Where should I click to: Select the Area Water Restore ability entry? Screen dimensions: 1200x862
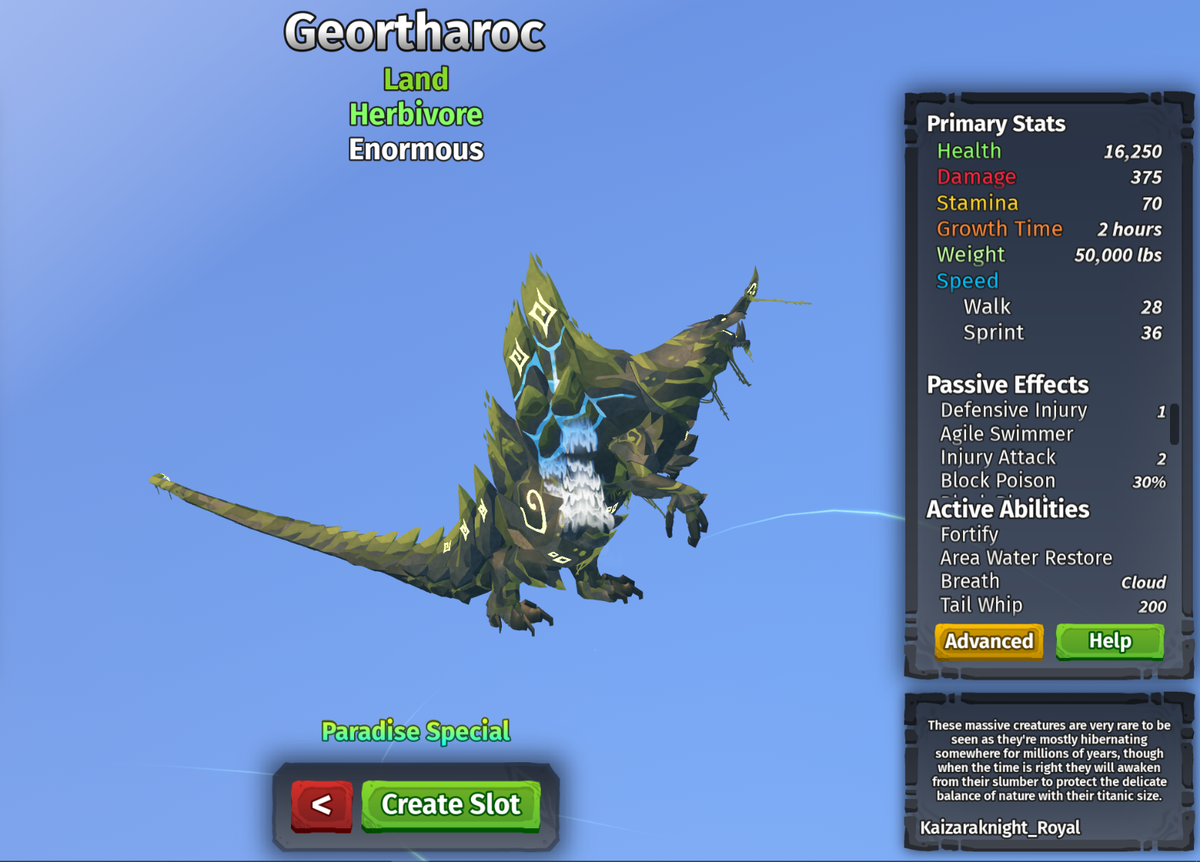pos(1026,558)
